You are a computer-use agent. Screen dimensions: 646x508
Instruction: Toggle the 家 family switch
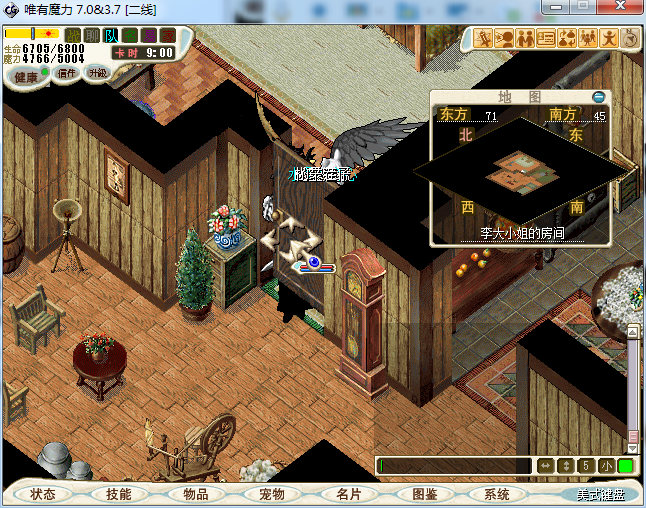click(x=167, y=36)
